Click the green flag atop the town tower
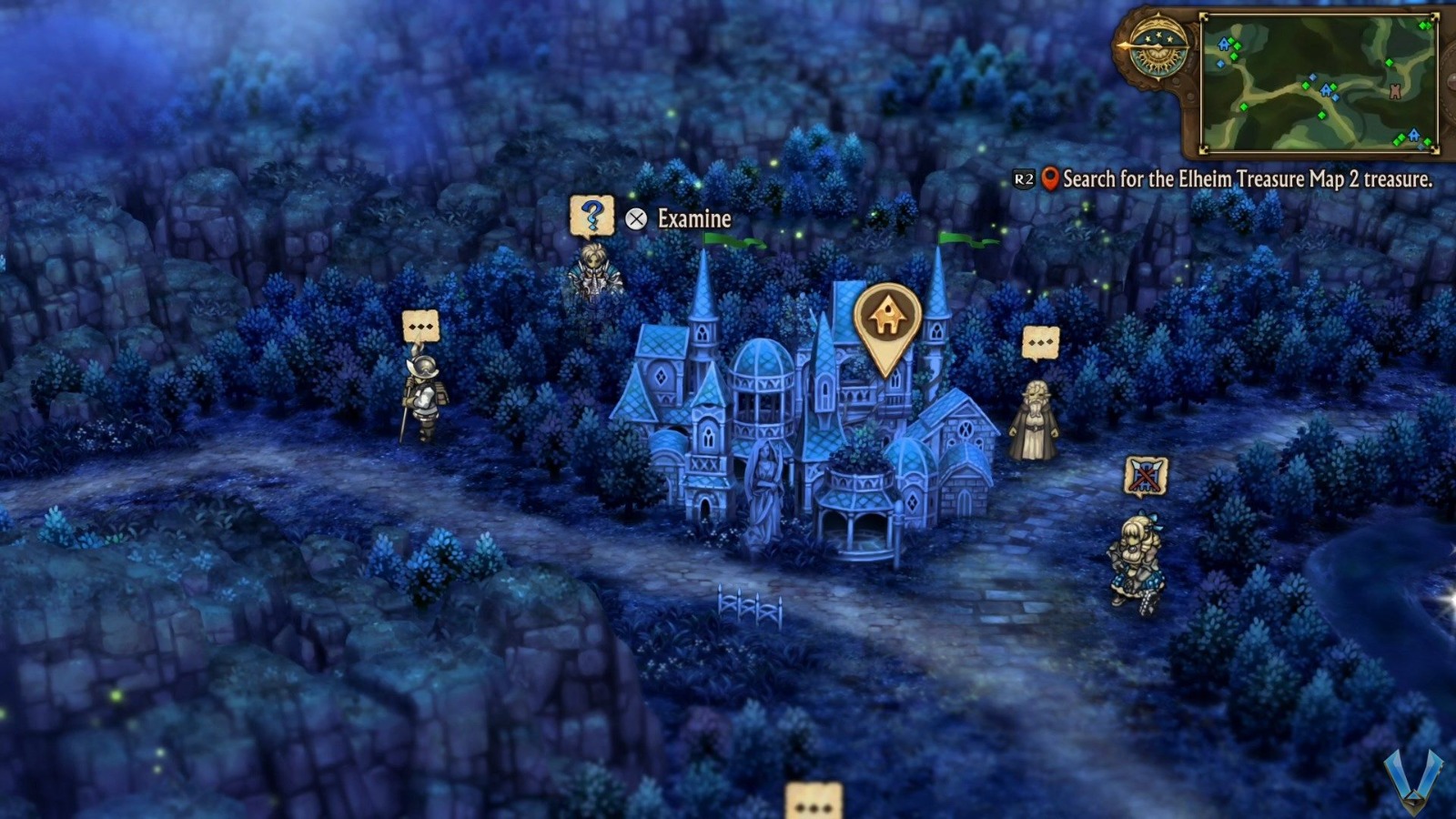This screenshot has width=1456, height=819. pyautogui.click(x=733, y=241)
